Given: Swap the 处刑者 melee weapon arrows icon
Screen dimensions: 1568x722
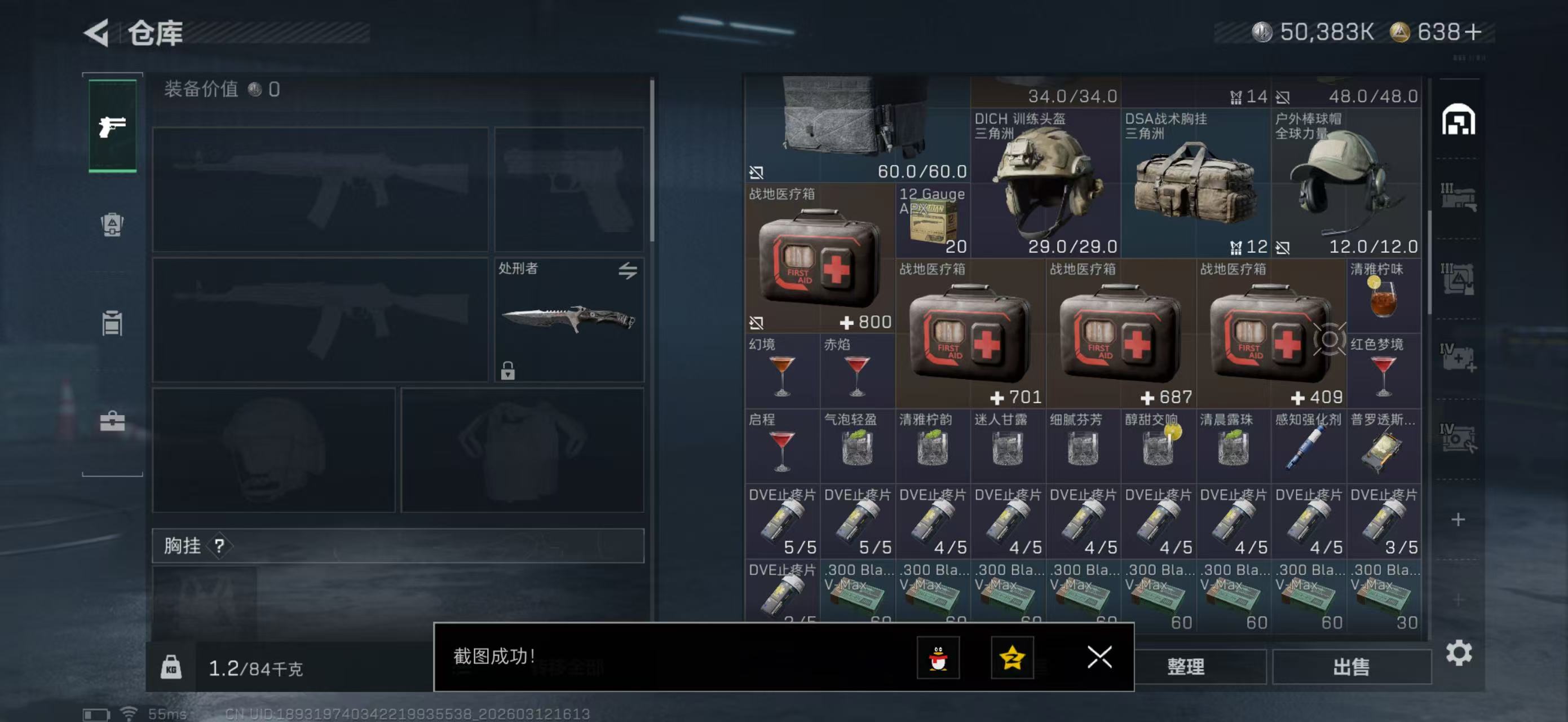Looking at the screenshot, I should pyautogui.click(x=628, y=270).
